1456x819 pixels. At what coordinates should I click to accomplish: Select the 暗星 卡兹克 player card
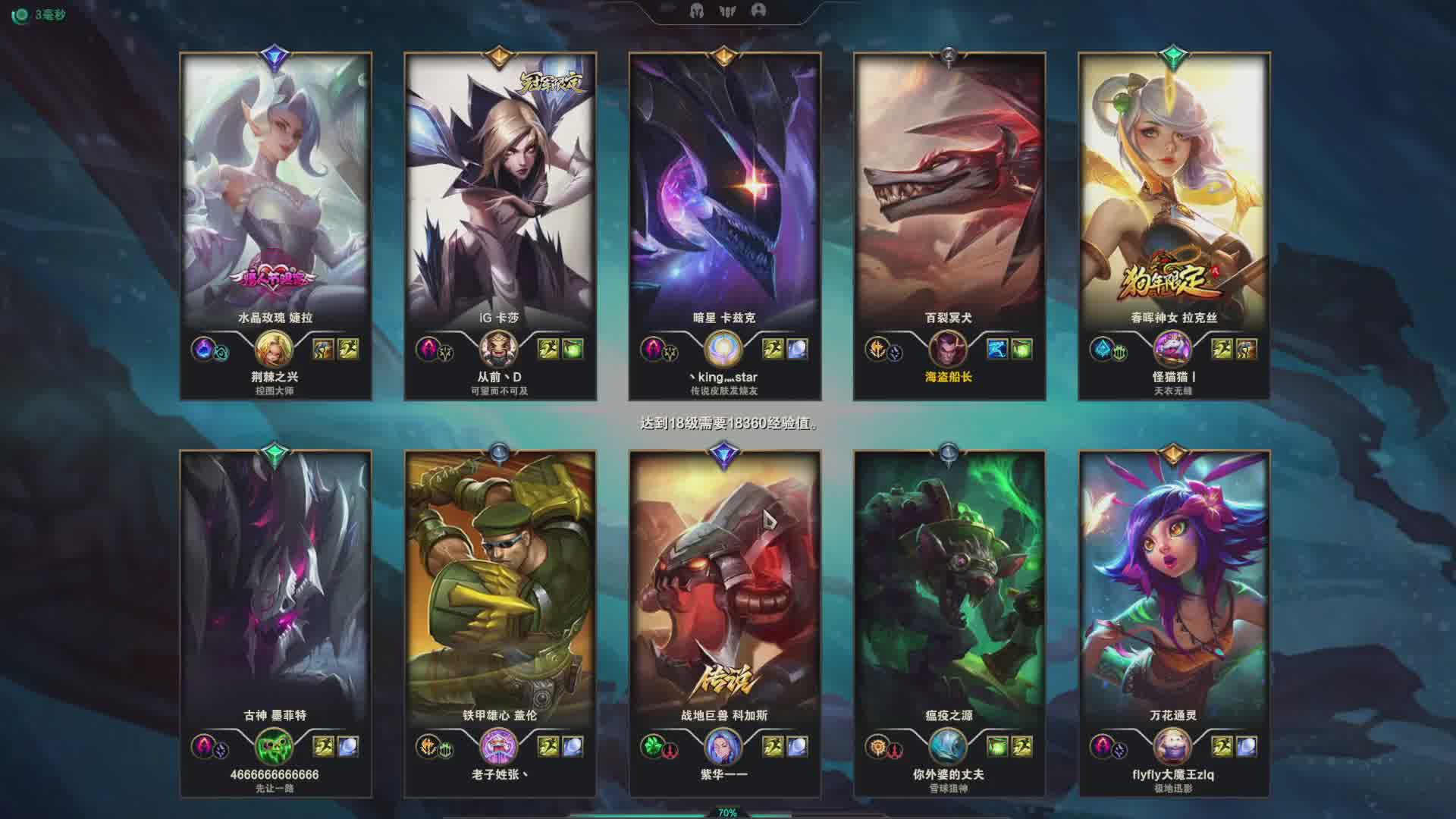724,190
